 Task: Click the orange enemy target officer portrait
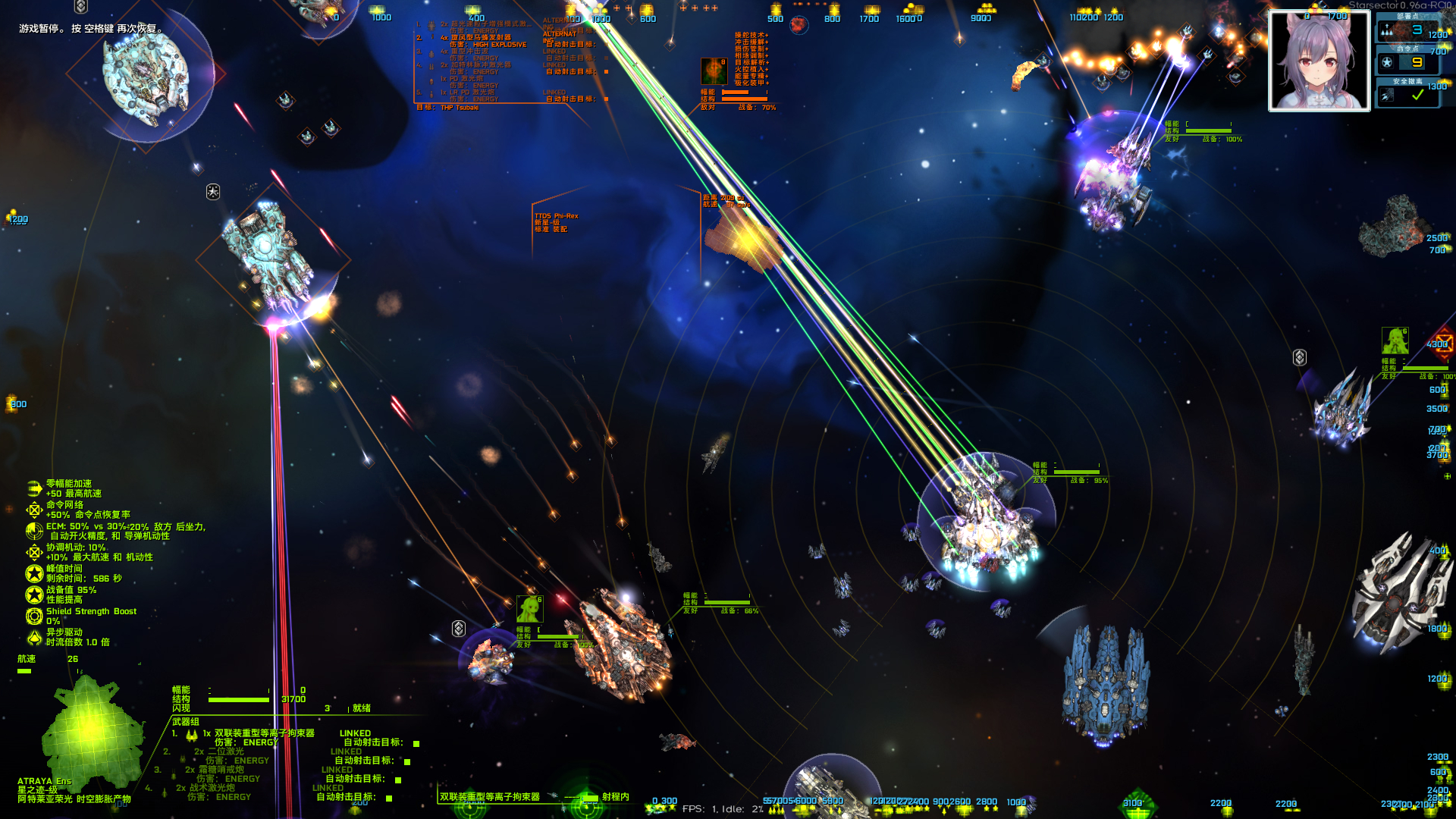[x=714, y=71]
